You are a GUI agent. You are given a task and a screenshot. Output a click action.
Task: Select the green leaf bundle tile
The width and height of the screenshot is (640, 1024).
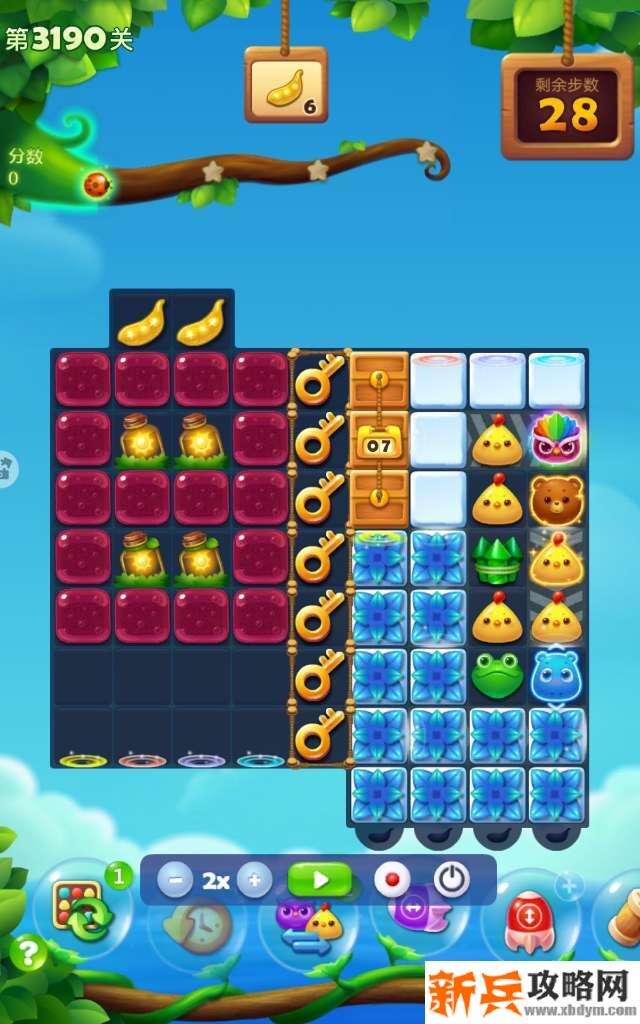tap(497, 558)
